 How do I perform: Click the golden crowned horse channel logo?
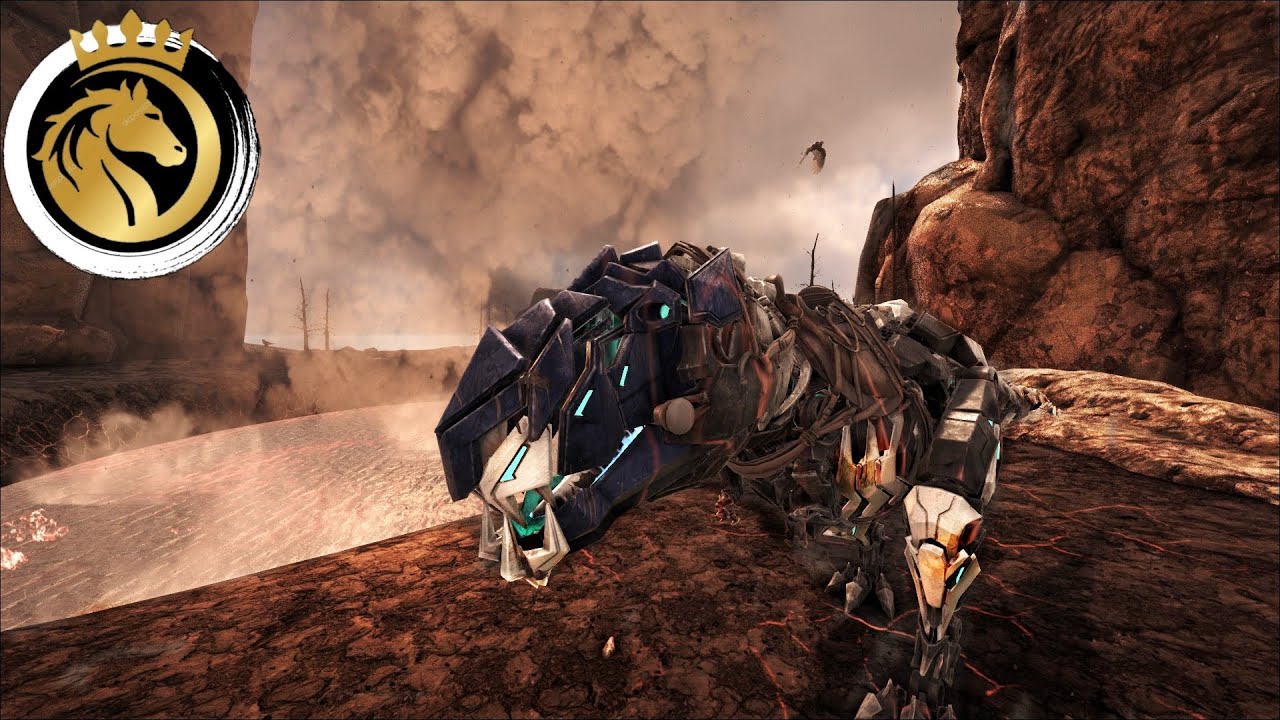[130, 145]
